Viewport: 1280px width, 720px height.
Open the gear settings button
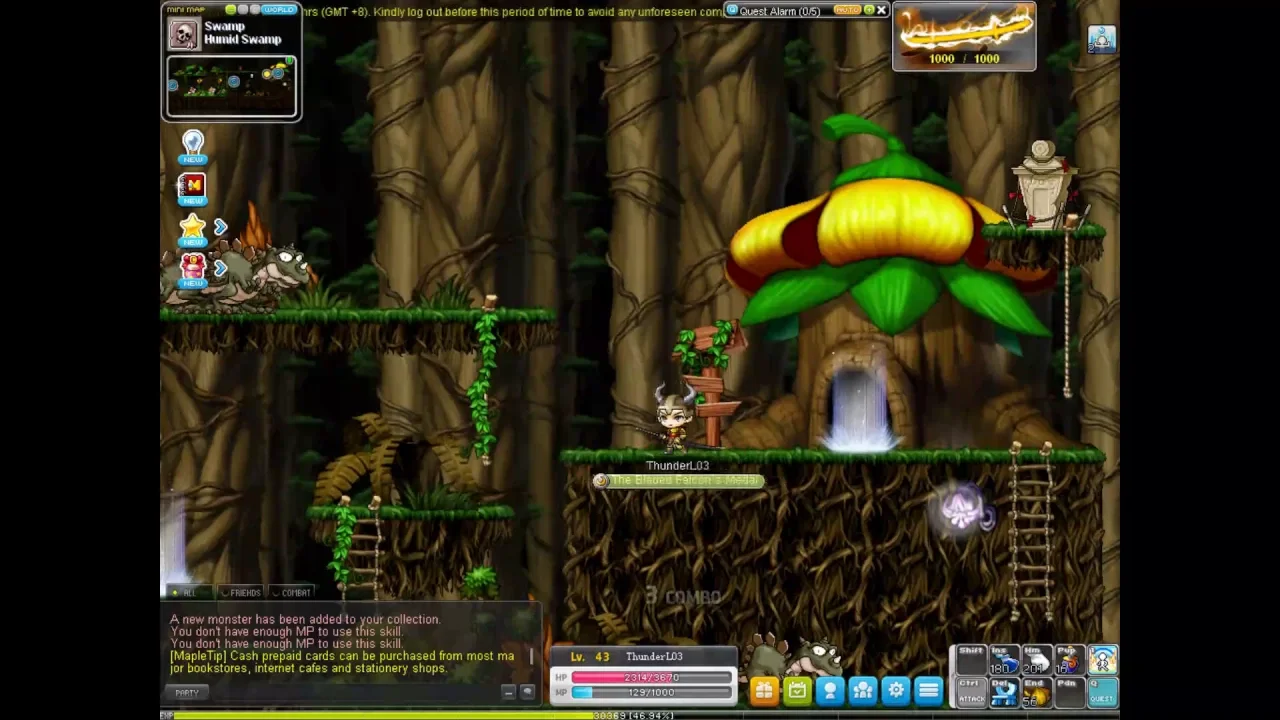pyautogui.click(x=896, y=690)
